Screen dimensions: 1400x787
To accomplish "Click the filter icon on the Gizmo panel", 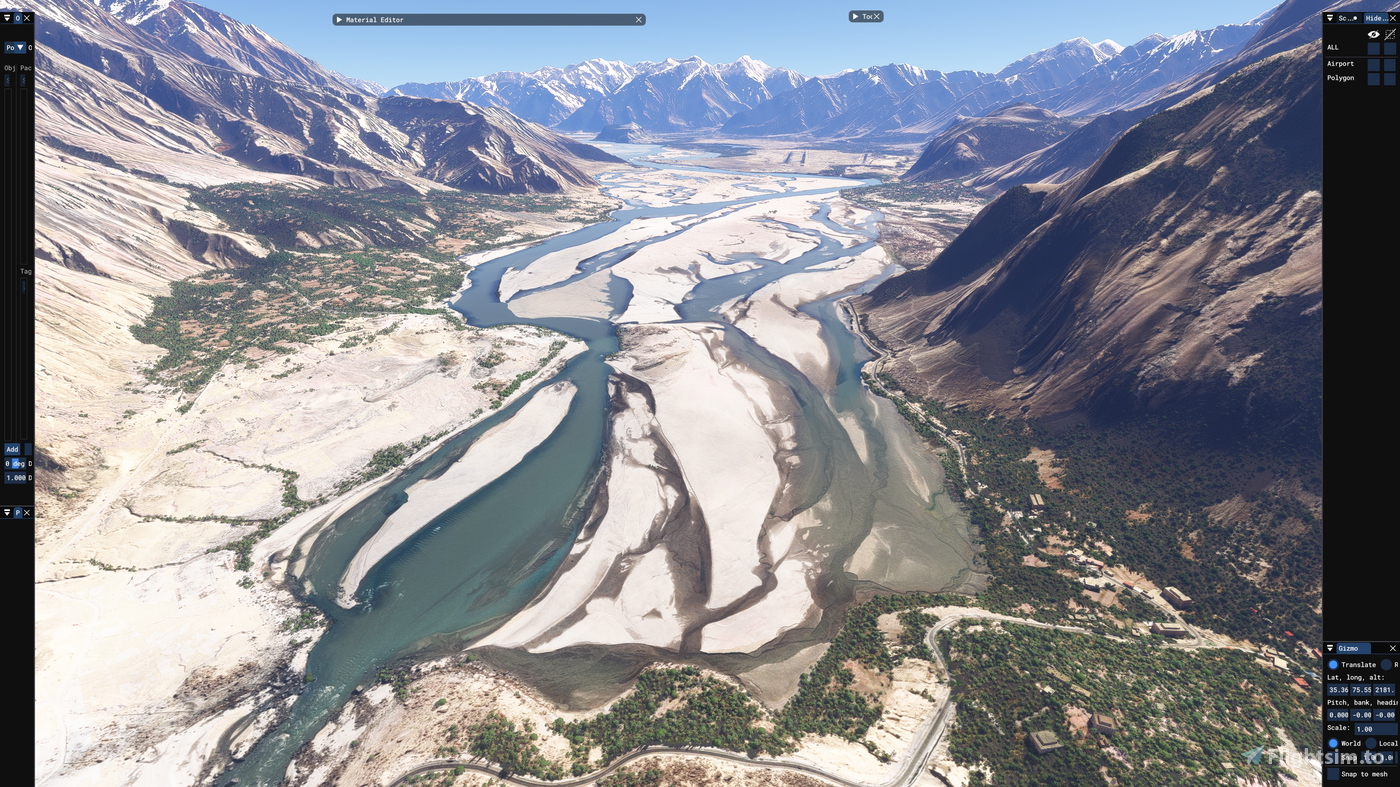I will pyautogui.click(x=1331, y=647).
